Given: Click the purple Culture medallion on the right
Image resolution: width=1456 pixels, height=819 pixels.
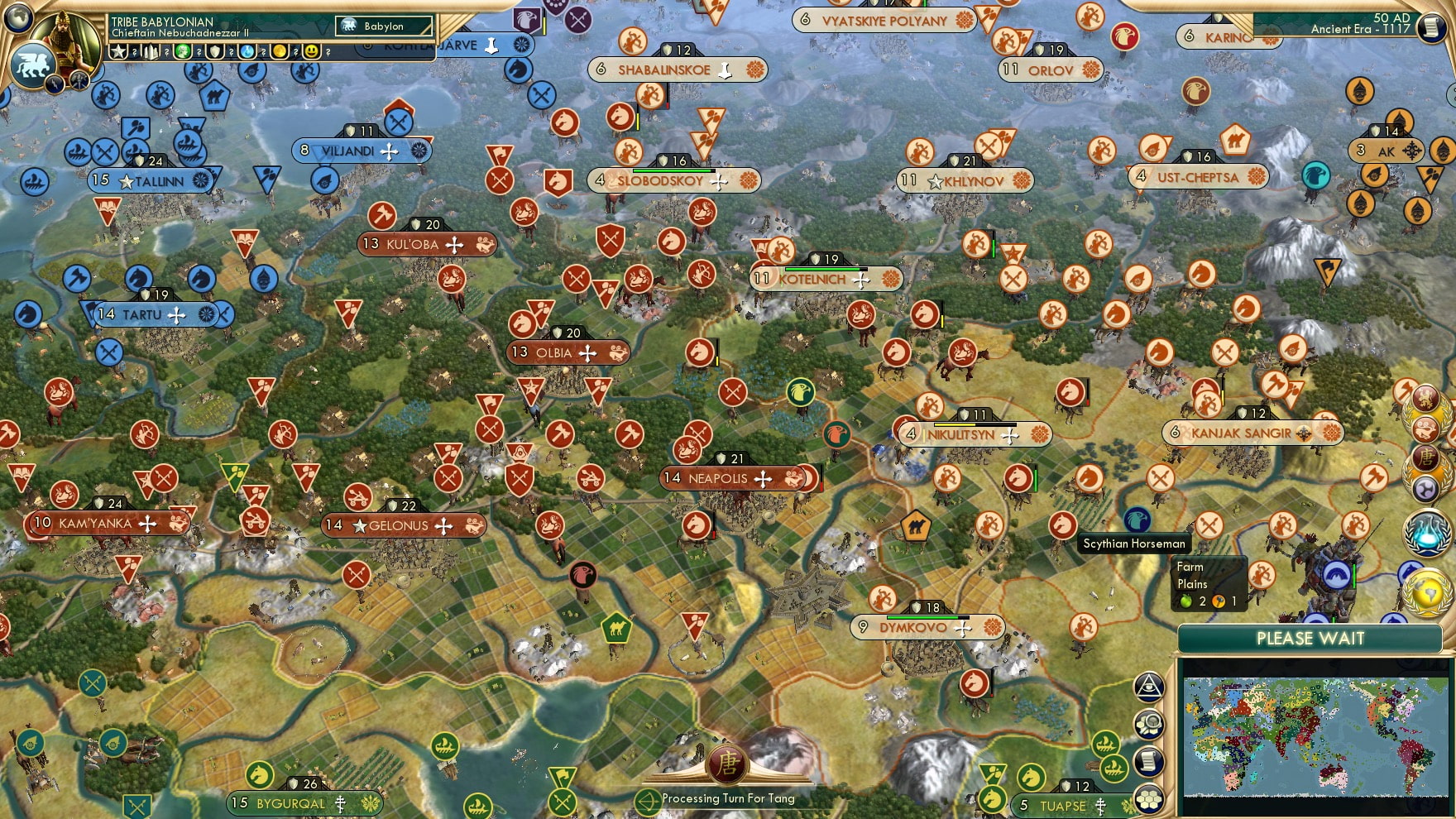Looking at the screenshot, I should pyautogui.click(x=1425, y=487).
